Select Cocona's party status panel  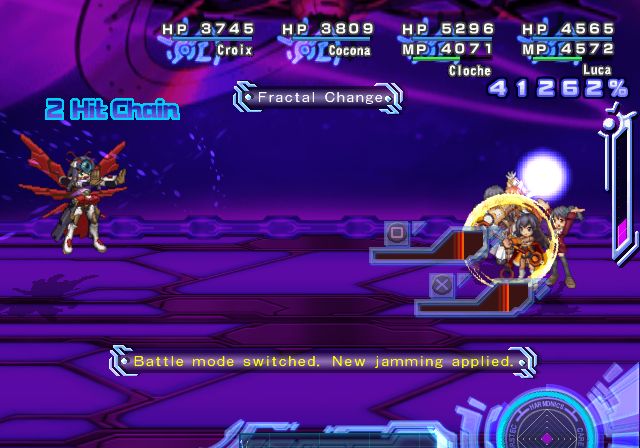pyautogui.click(x=328, y=39)
